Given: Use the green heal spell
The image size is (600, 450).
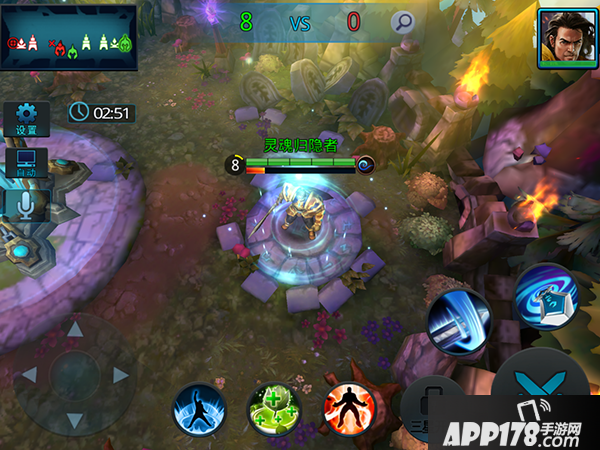Looking at the screenshot, I should click(273, 409).
